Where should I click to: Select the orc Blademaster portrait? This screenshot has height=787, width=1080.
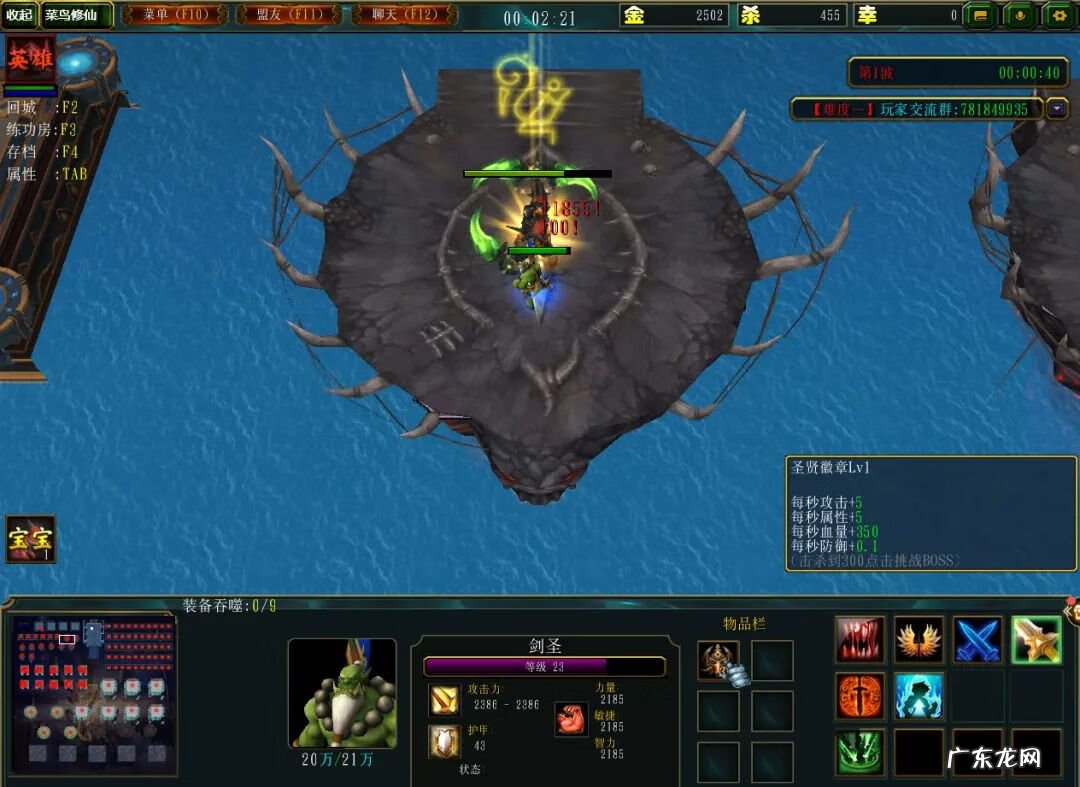pos(342,693)
